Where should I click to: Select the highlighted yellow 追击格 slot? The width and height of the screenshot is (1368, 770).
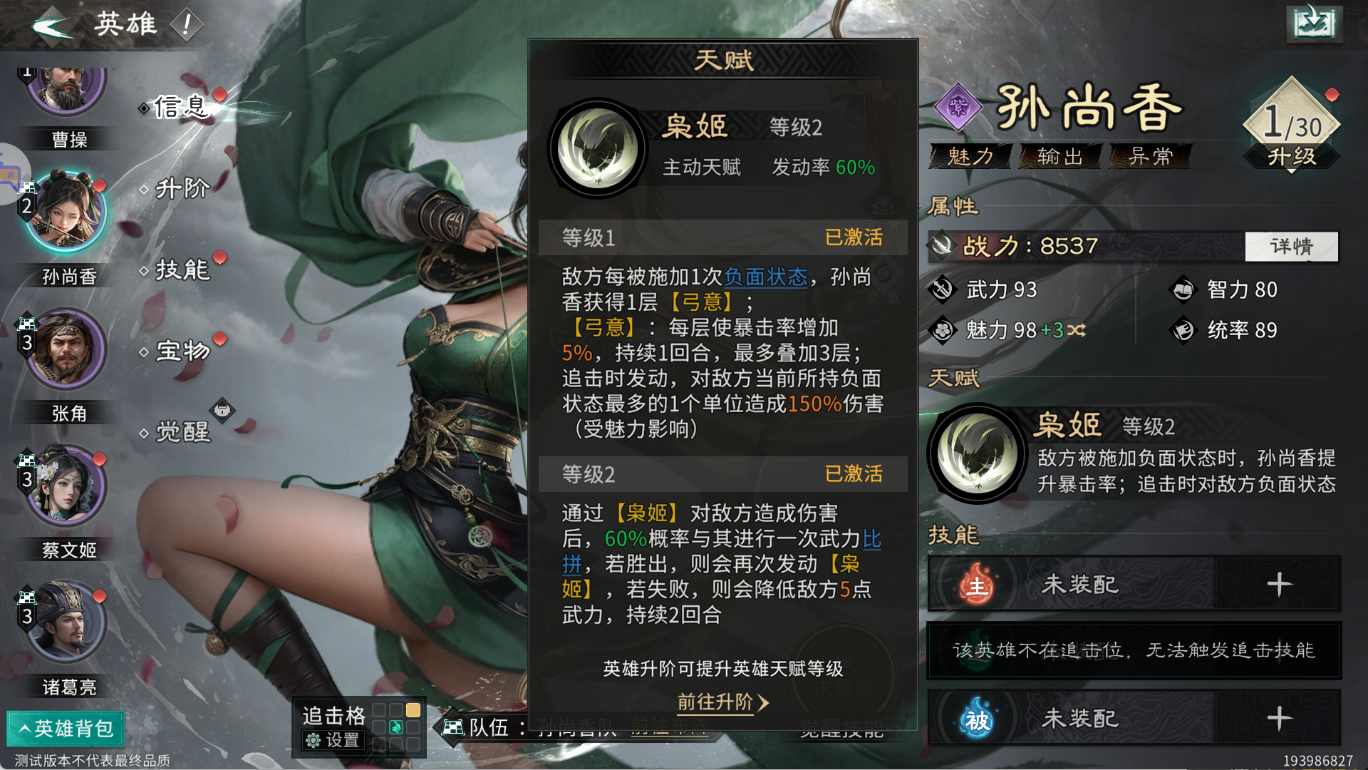pyautogui.click(x=413, y=711)
